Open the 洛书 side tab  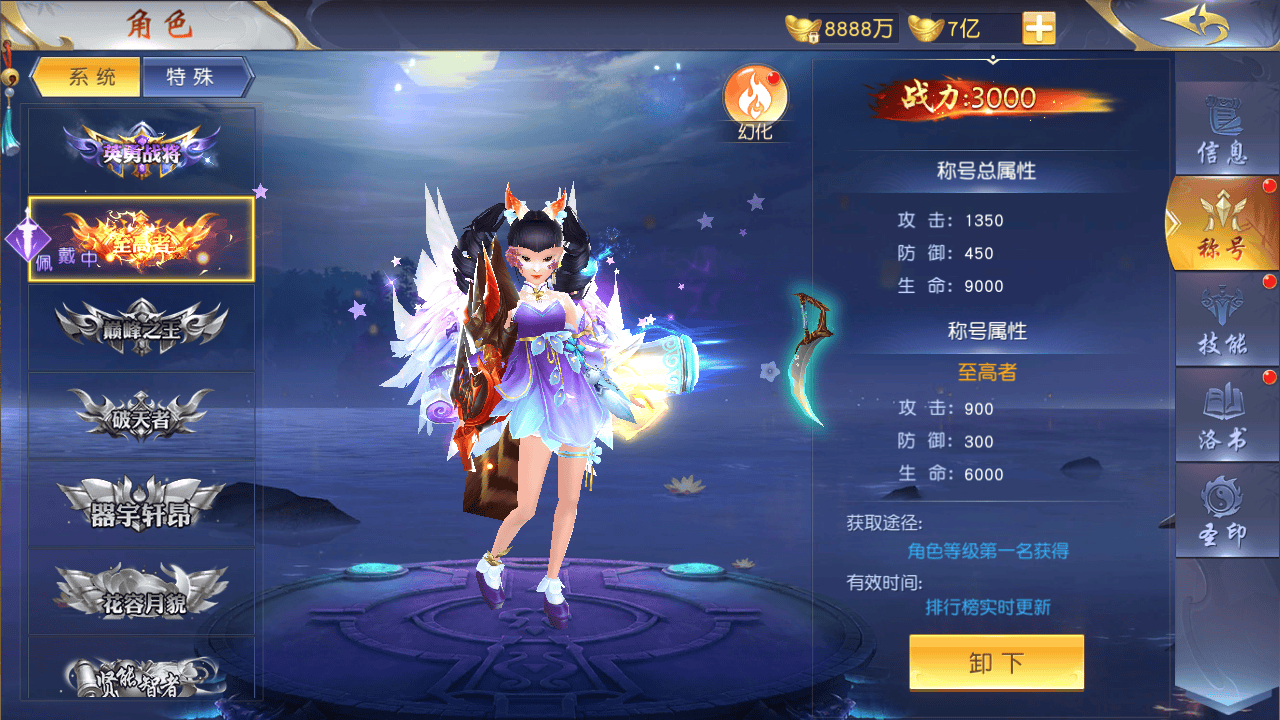point(1223,415)
